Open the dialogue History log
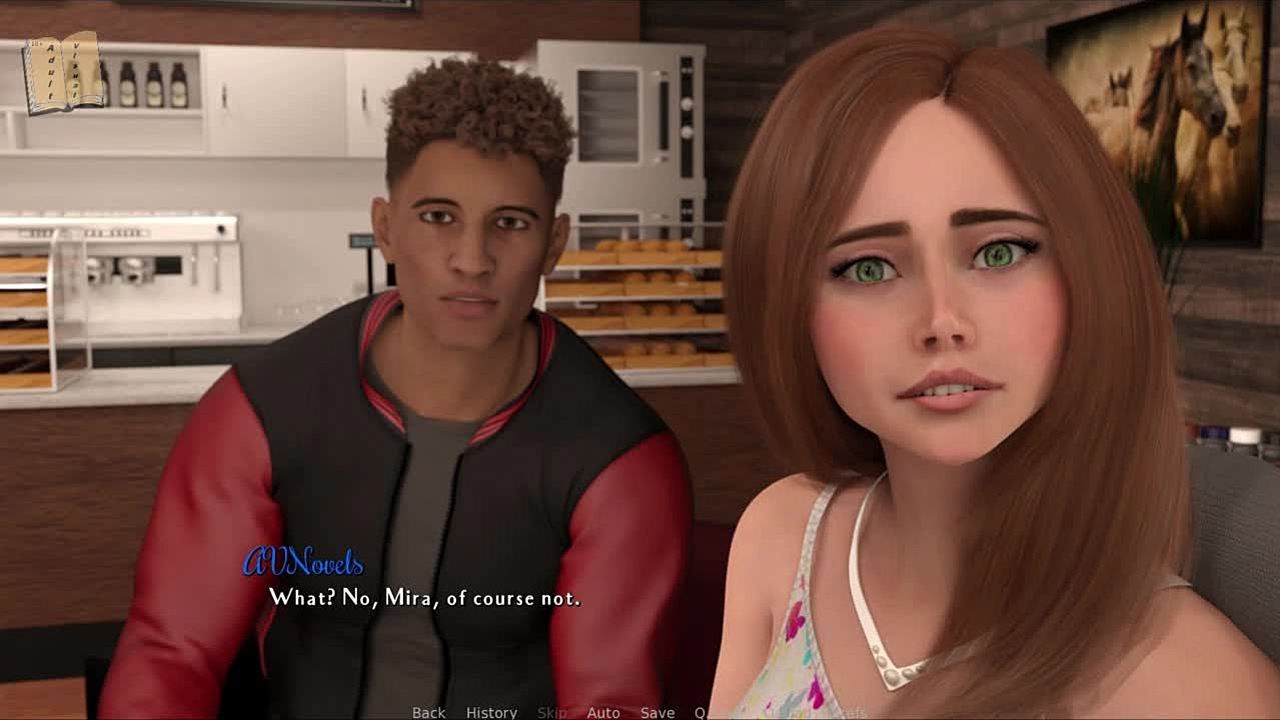The height and width of the screenshot is (720, 1280). pos(491,712)
